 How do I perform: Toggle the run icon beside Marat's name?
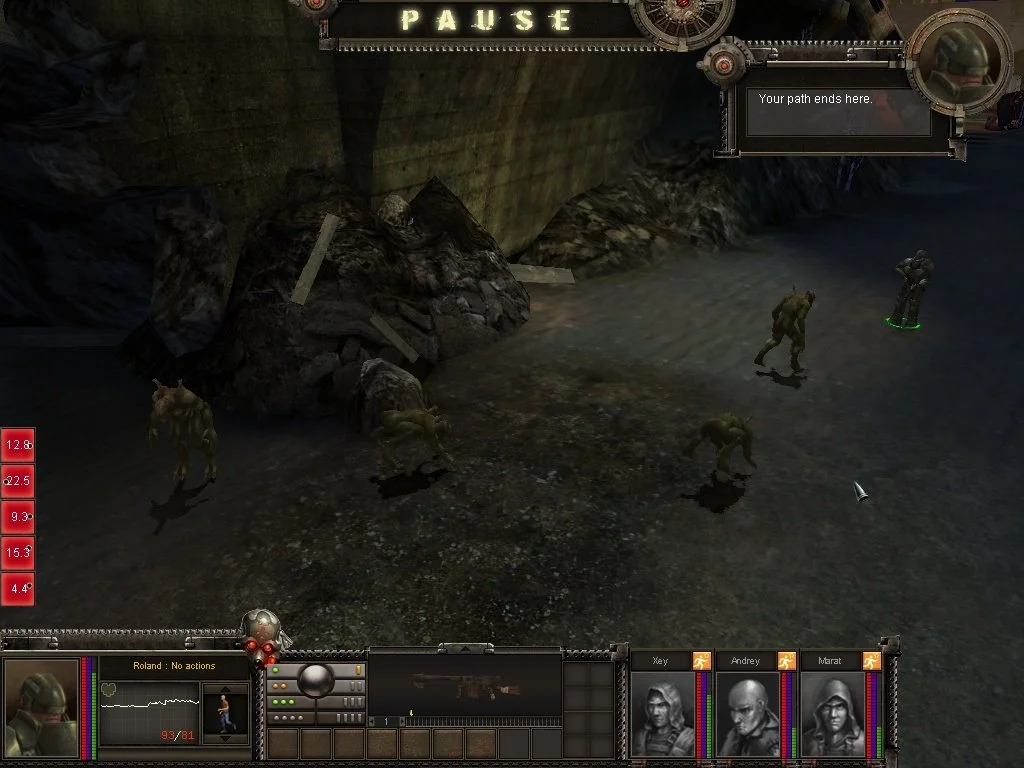point(872,660)
